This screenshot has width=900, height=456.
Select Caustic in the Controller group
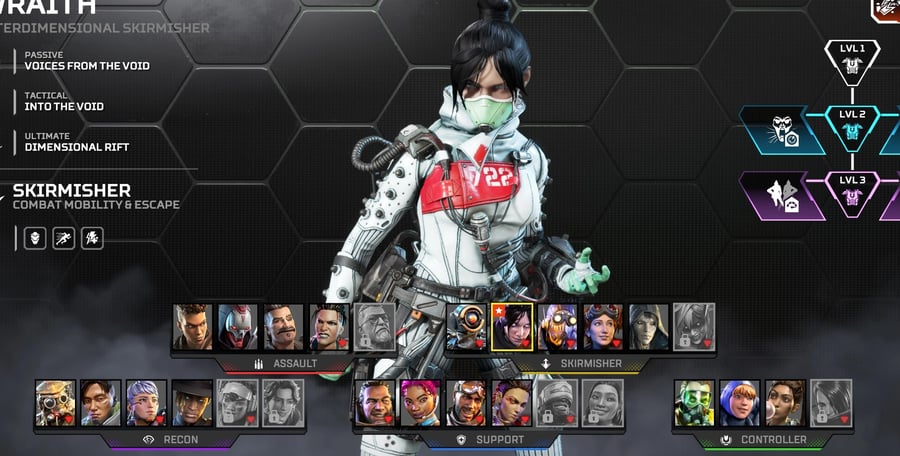(x=694, y=403)
